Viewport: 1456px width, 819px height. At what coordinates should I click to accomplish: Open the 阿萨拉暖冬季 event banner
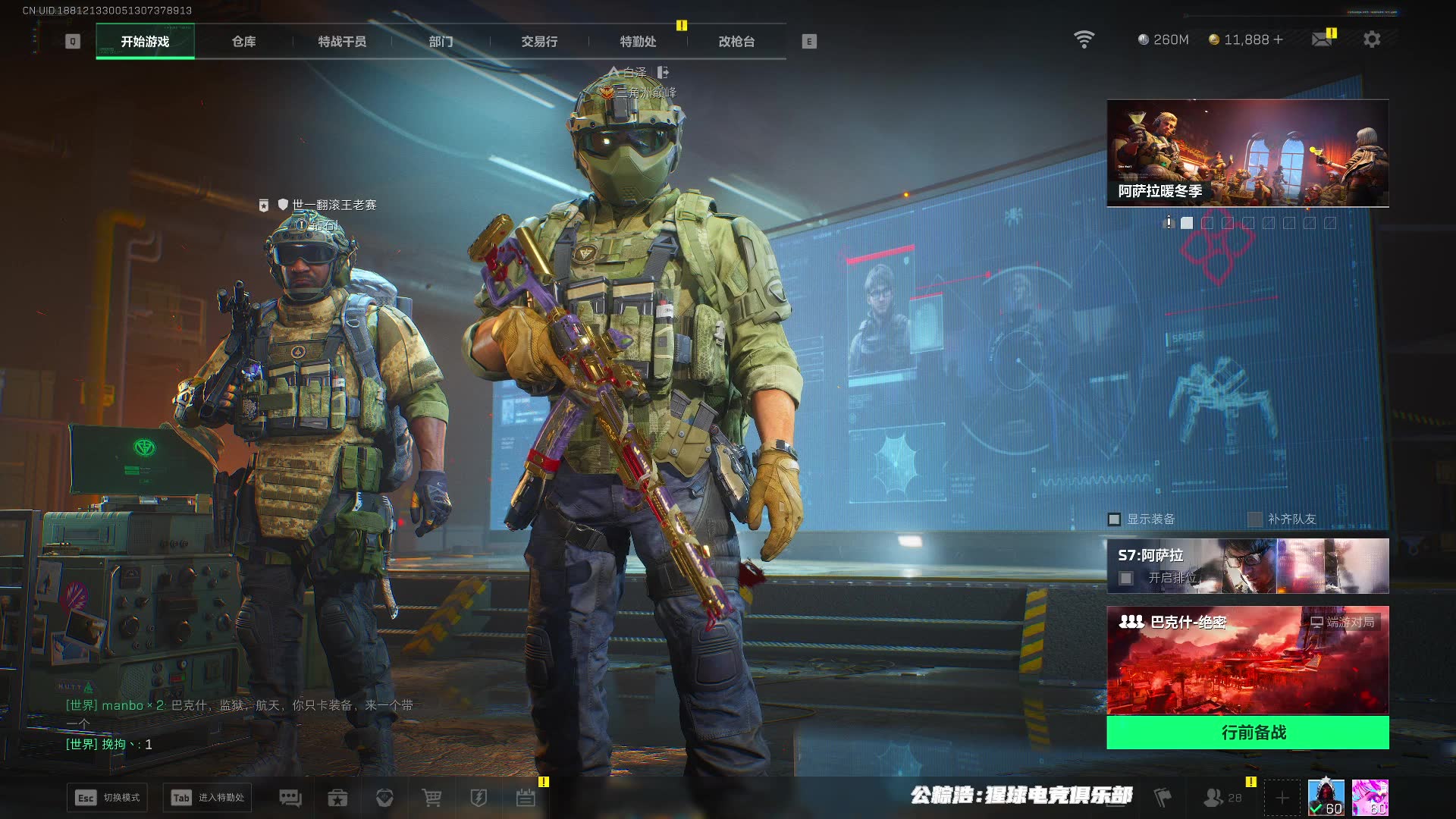coord(1247,153)
